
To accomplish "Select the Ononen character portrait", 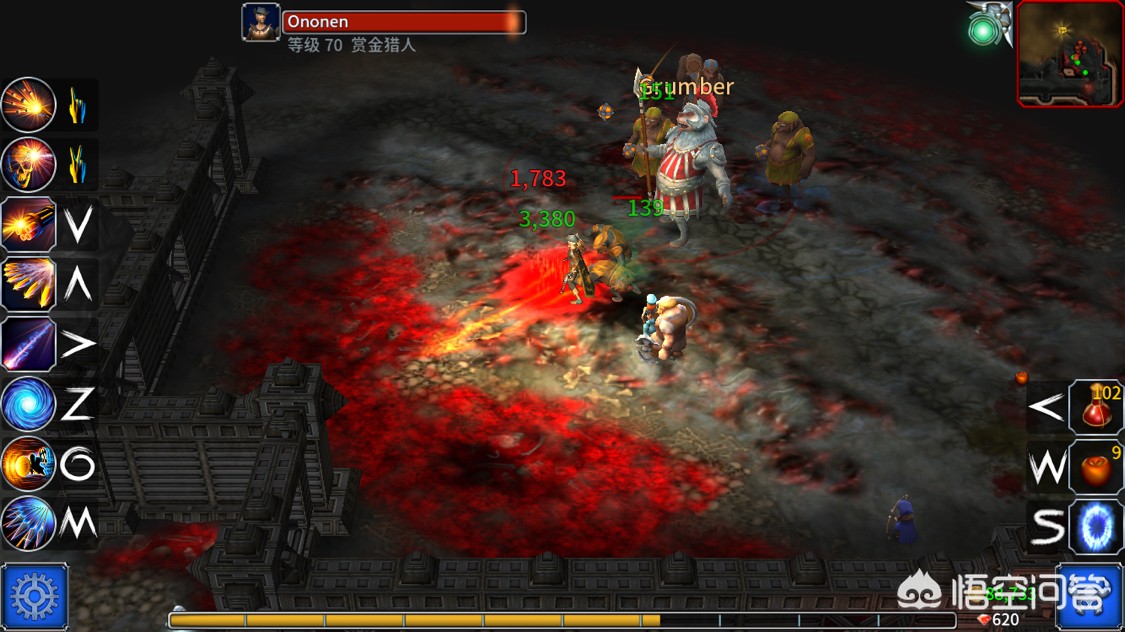I will pyautogui.click(x=261, y=23).
